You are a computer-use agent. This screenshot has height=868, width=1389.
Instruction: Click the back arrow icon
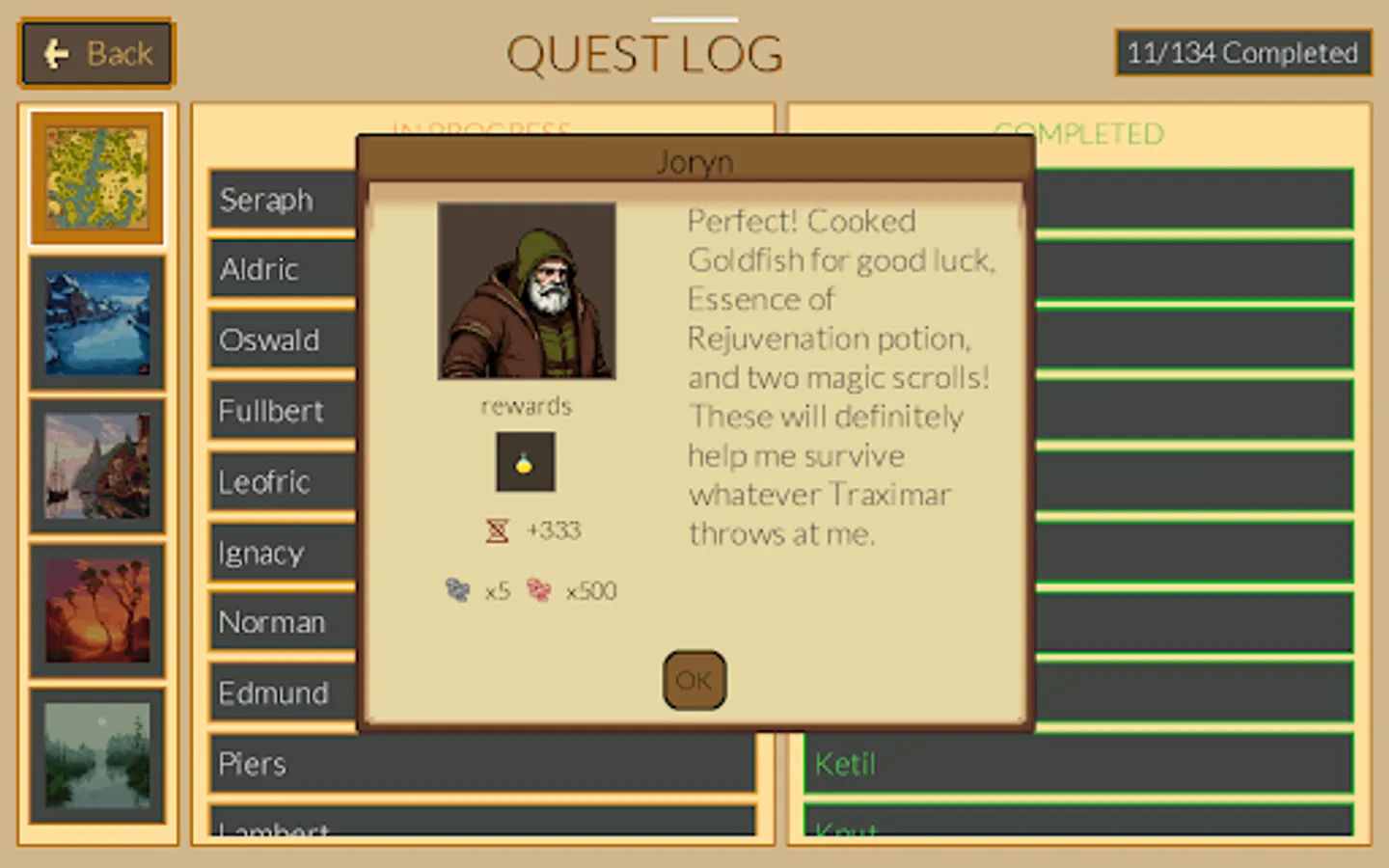pos(55,51)
